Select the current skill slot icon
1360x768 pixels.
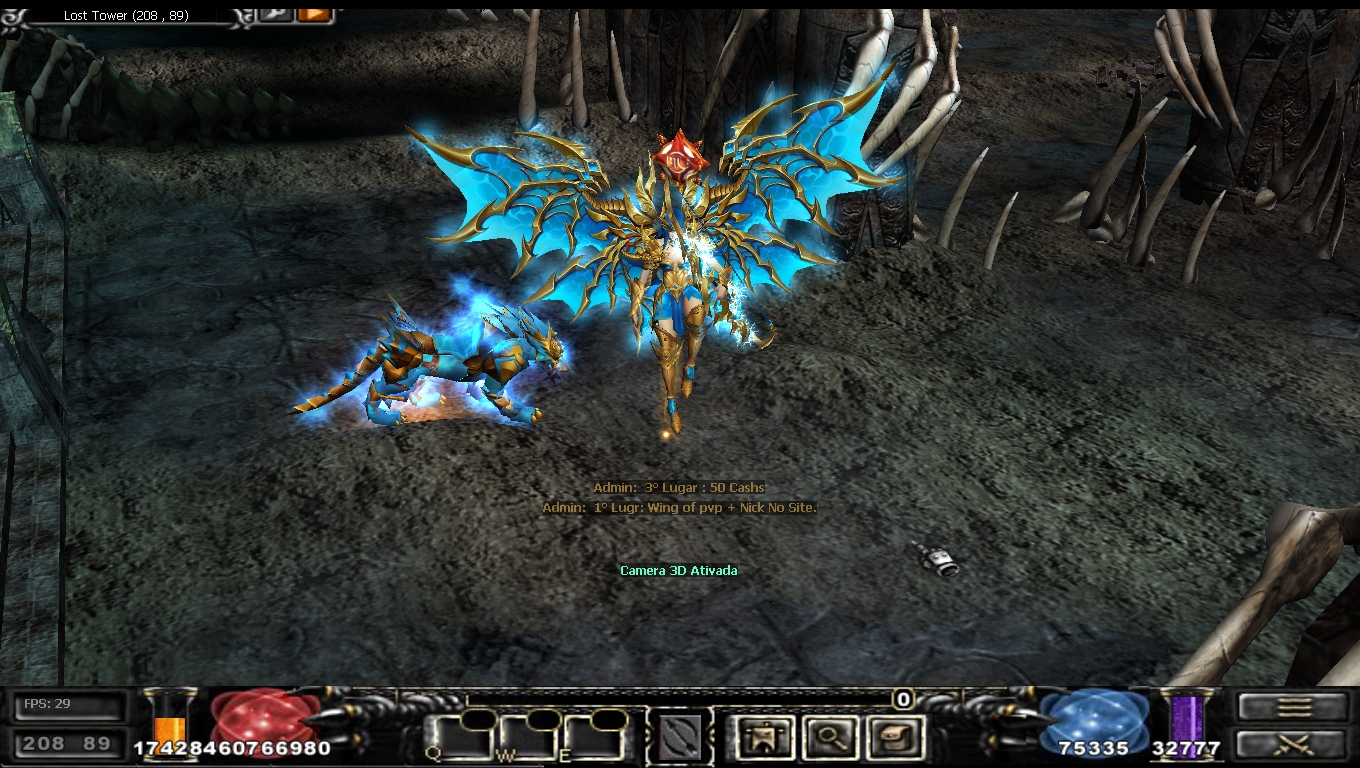tap(680, 738)
